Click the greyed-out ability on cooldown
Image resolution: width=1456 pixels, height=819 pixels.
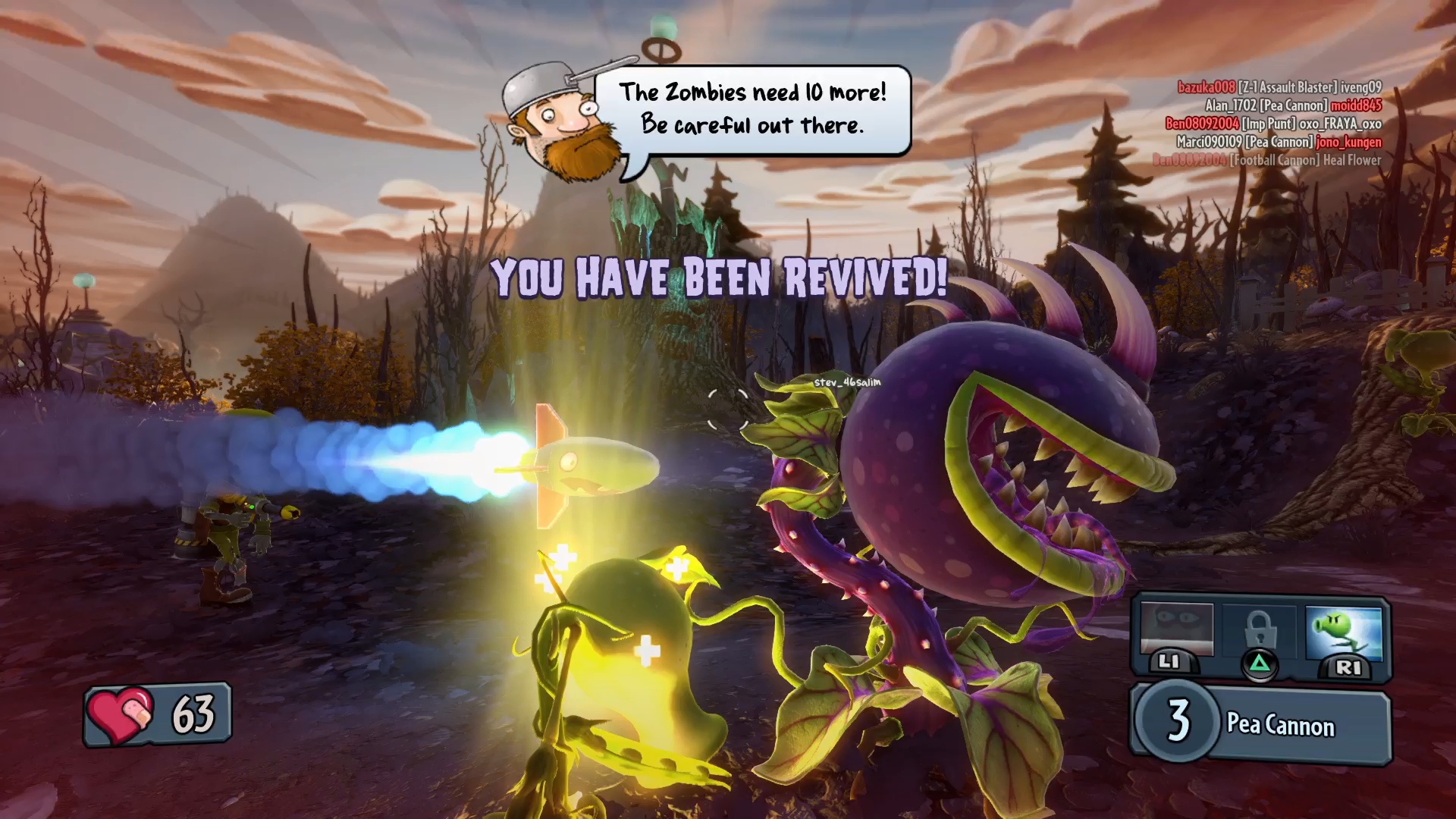click(x=1176, y=632)
